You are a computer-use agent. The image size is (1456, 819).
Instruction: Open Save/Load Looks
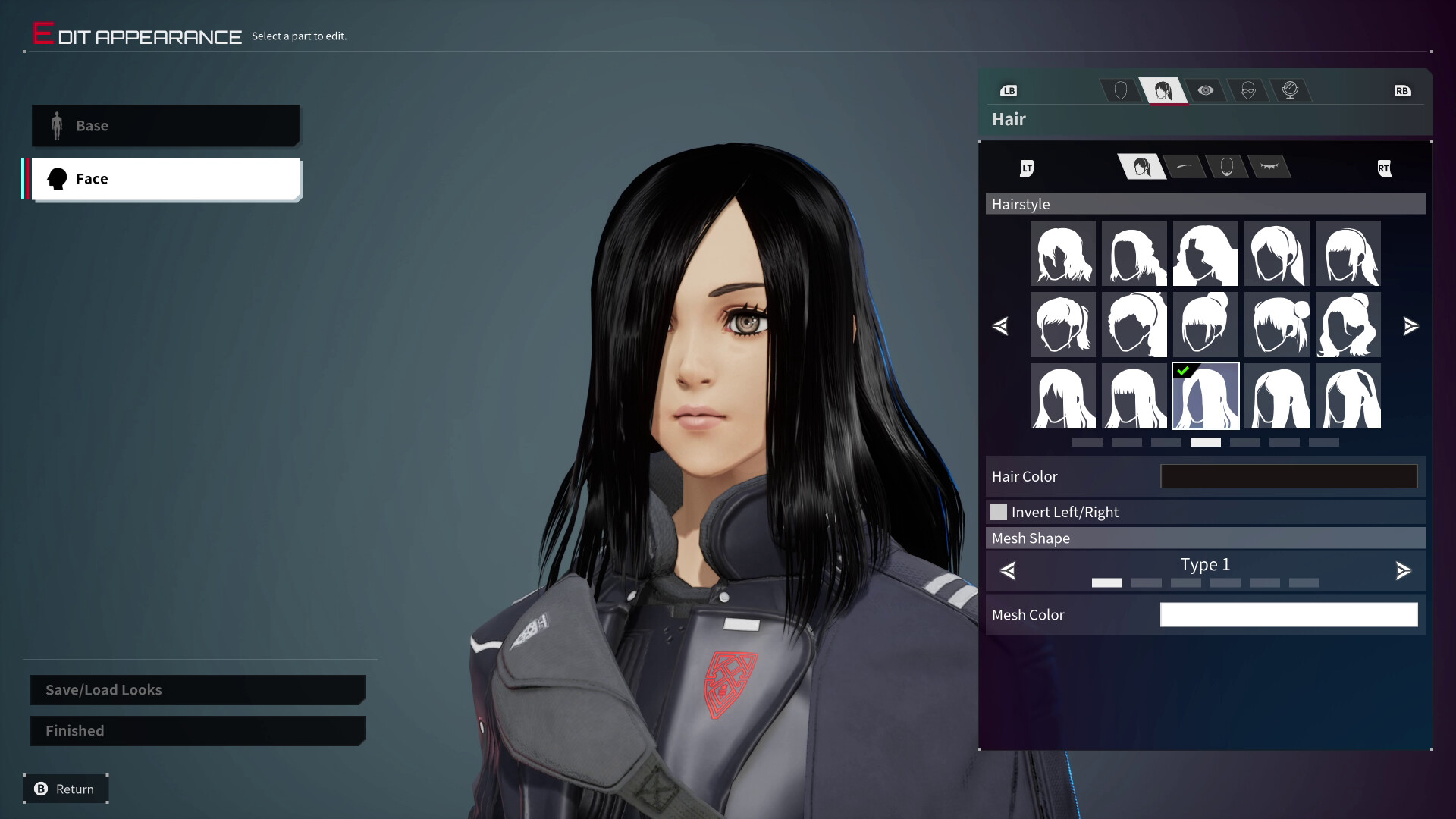[197, 690]
